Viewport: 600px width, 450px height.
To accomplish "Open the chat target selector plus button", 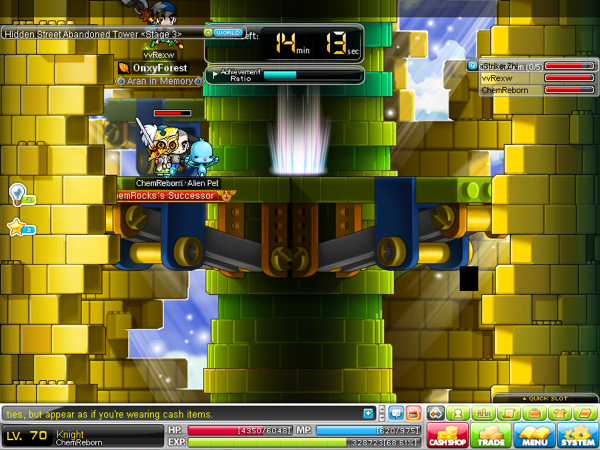I will (x=368, y=413).
